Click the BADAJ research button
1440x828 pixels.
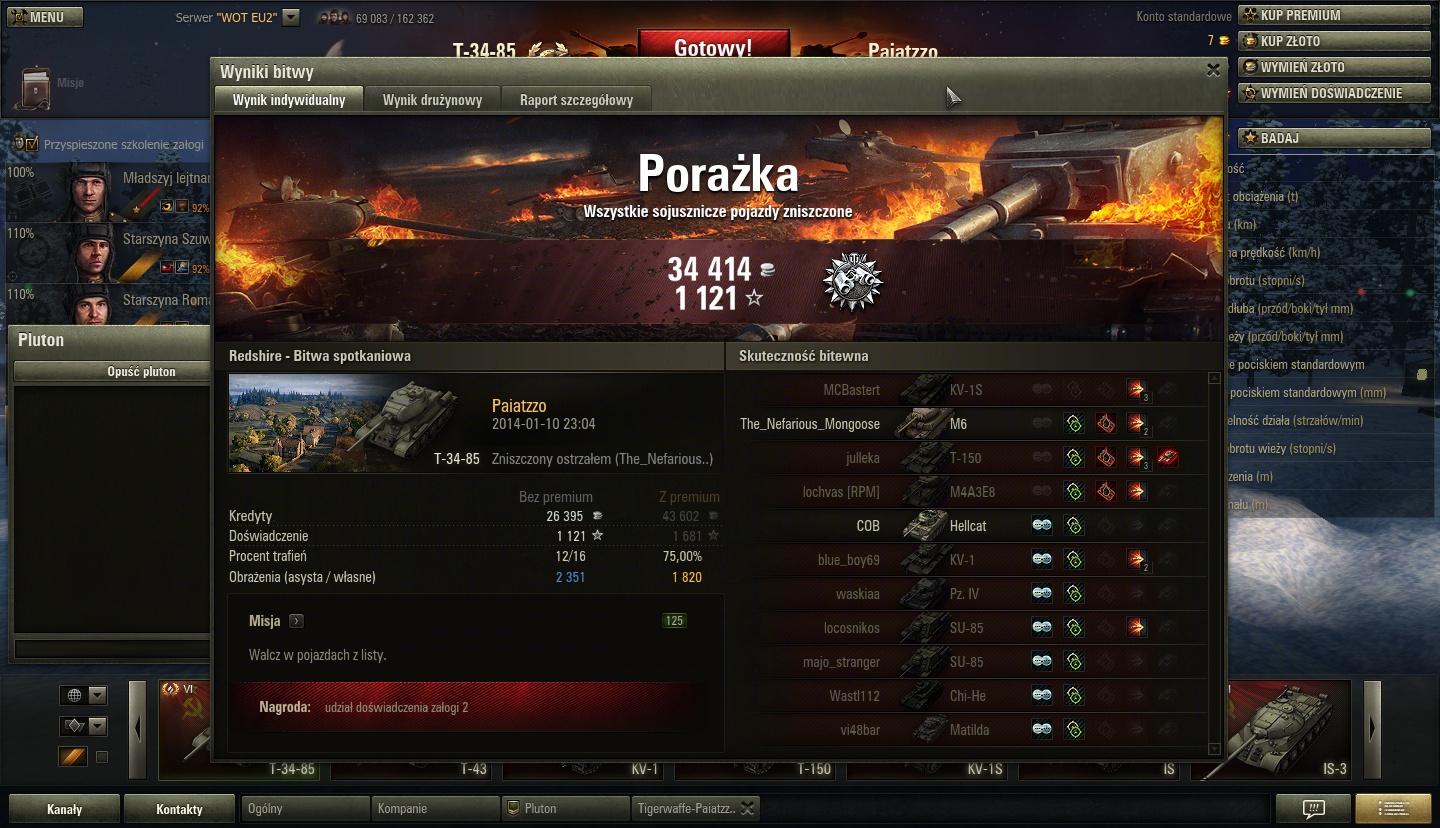click(x=1334, y=138)
